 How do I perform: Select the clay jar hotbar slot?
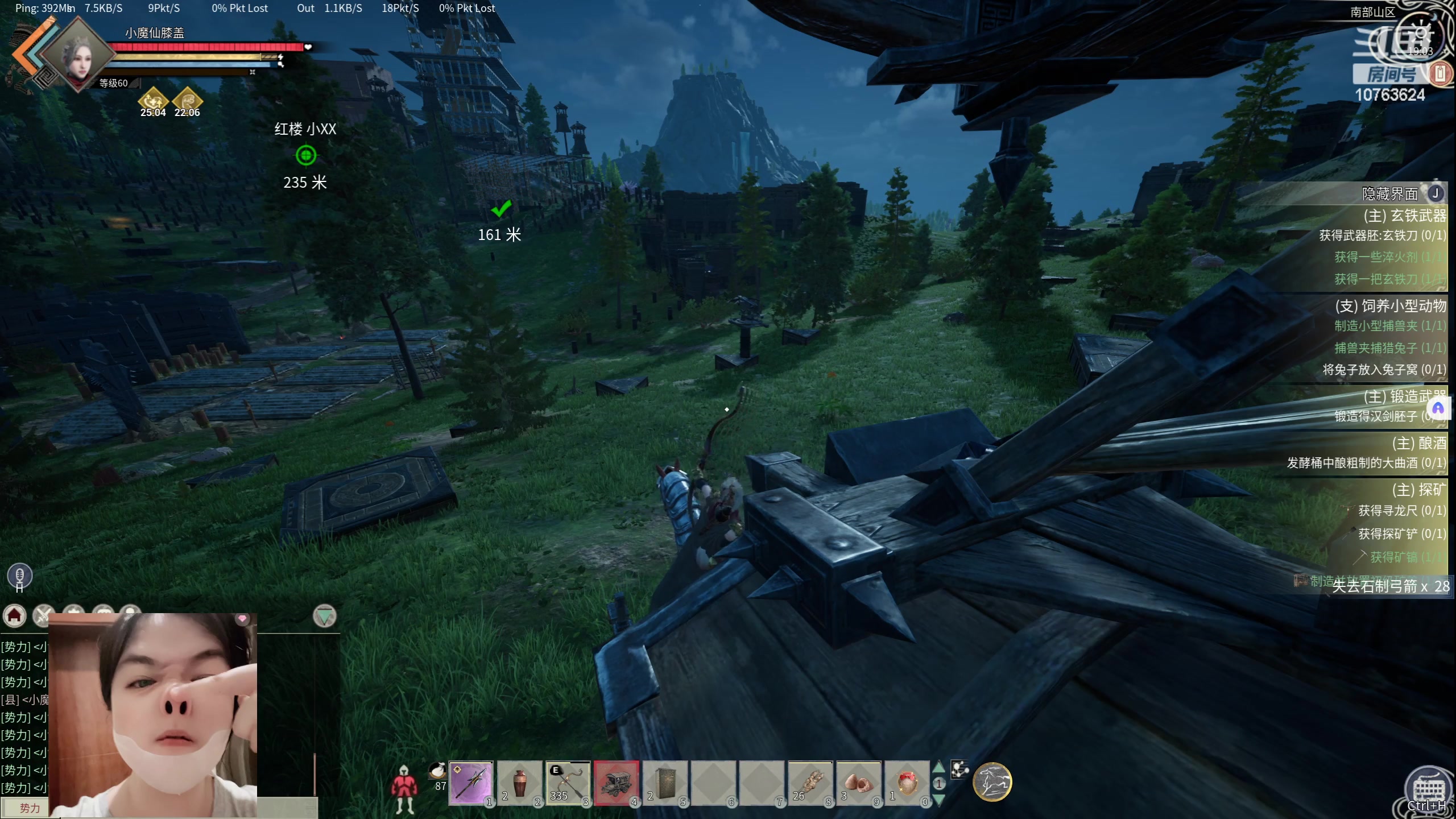tap(519, 783)
